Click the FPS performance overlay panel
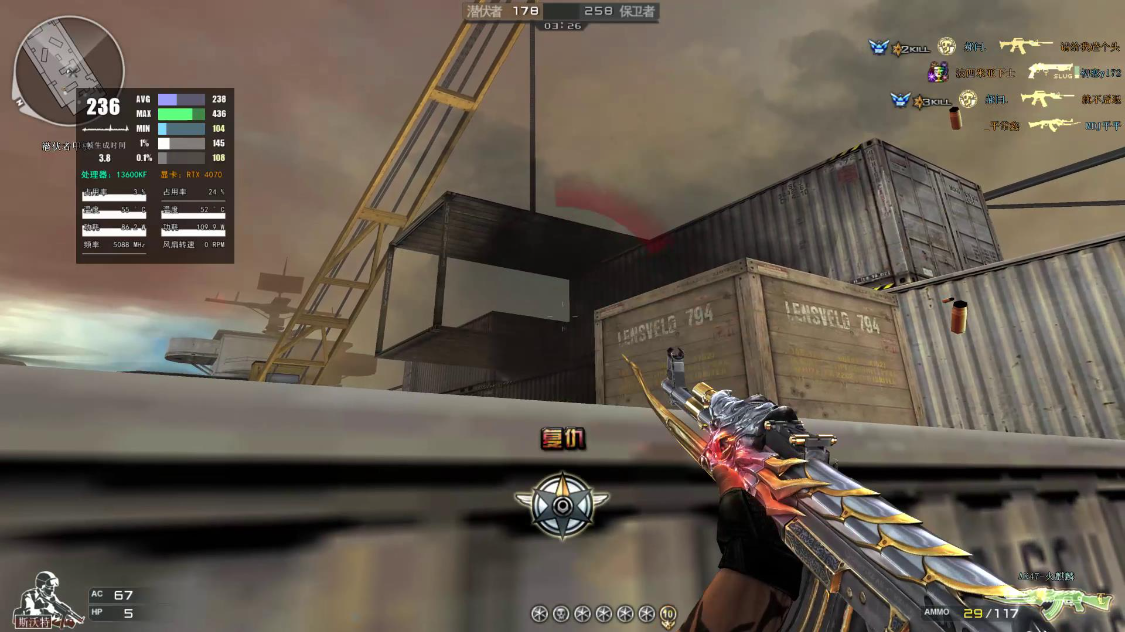 (155, 175)
